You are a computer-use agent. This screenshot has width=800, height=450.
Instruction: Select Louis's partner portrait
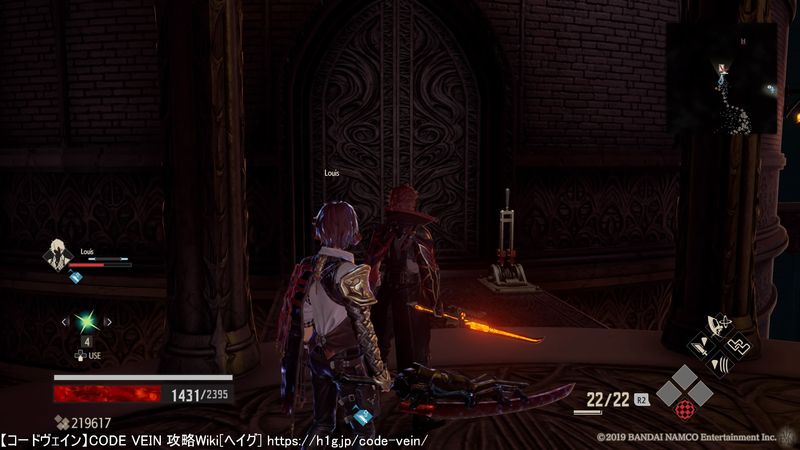[55, 256]
